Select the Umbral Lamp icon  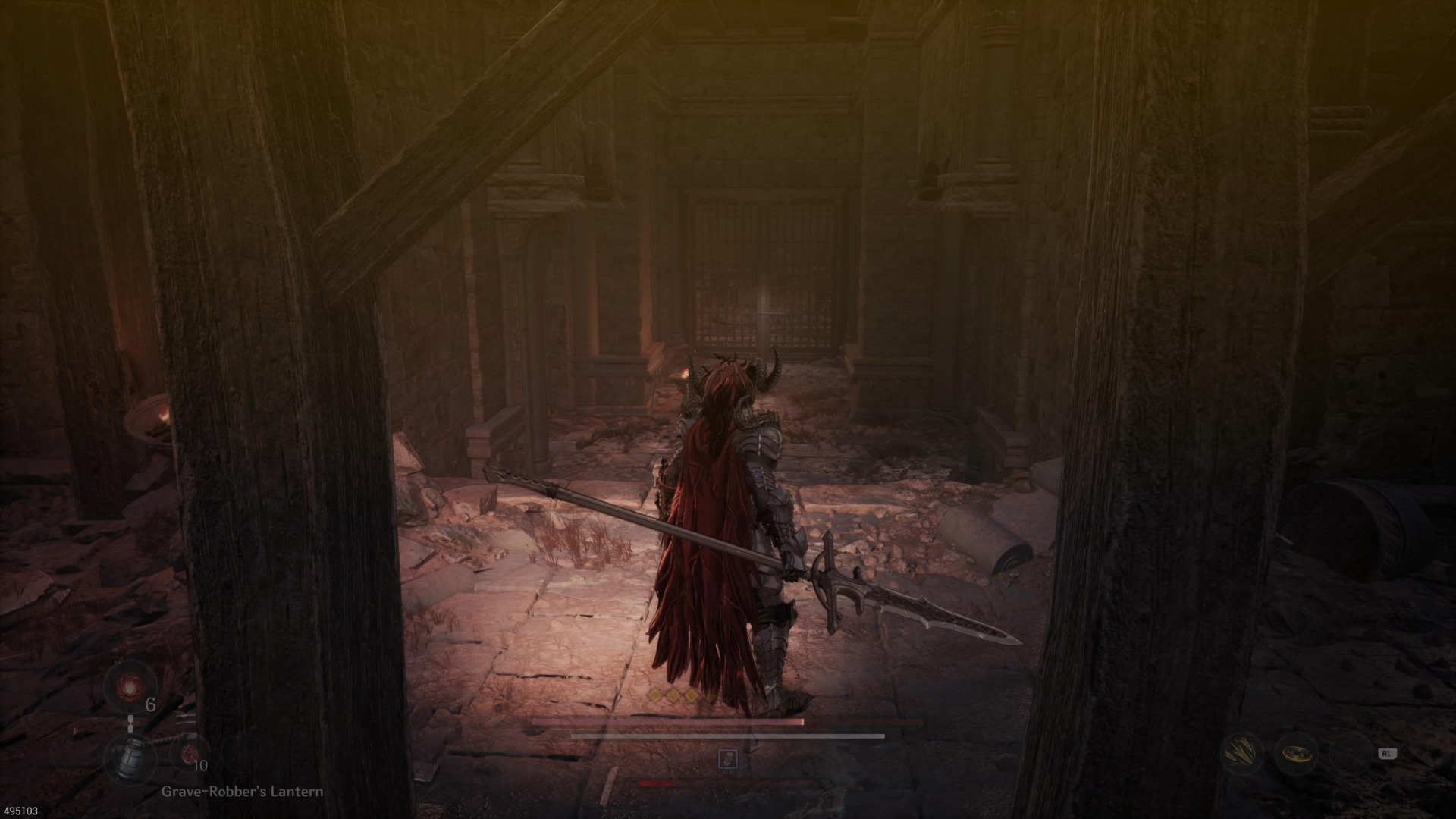coord(129,686)
